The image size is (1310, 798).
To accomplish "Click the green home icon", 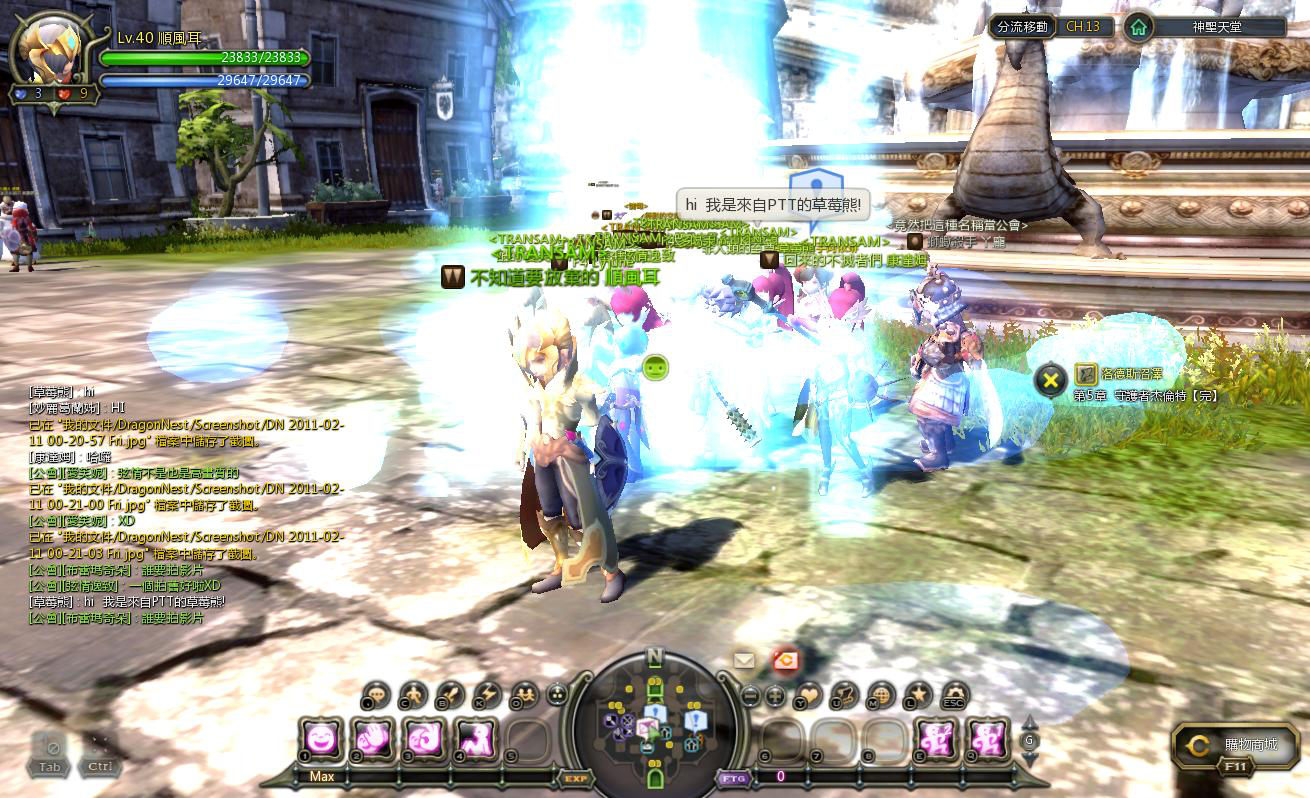I will pyautogui.click(x=1137, y=27).
